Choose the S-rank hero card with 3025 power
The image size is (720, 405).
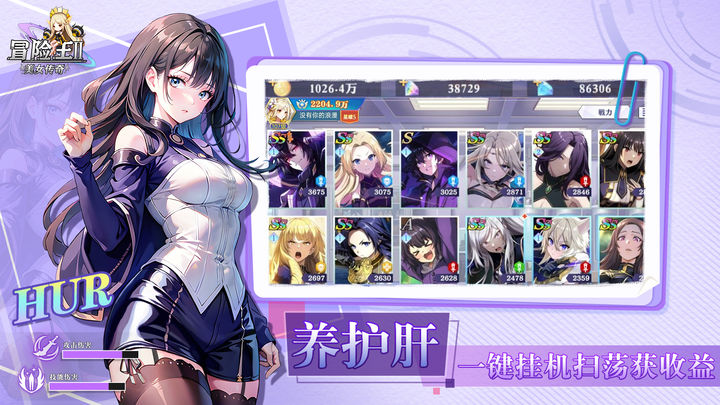pyautogui.click(x=430, y=164)
